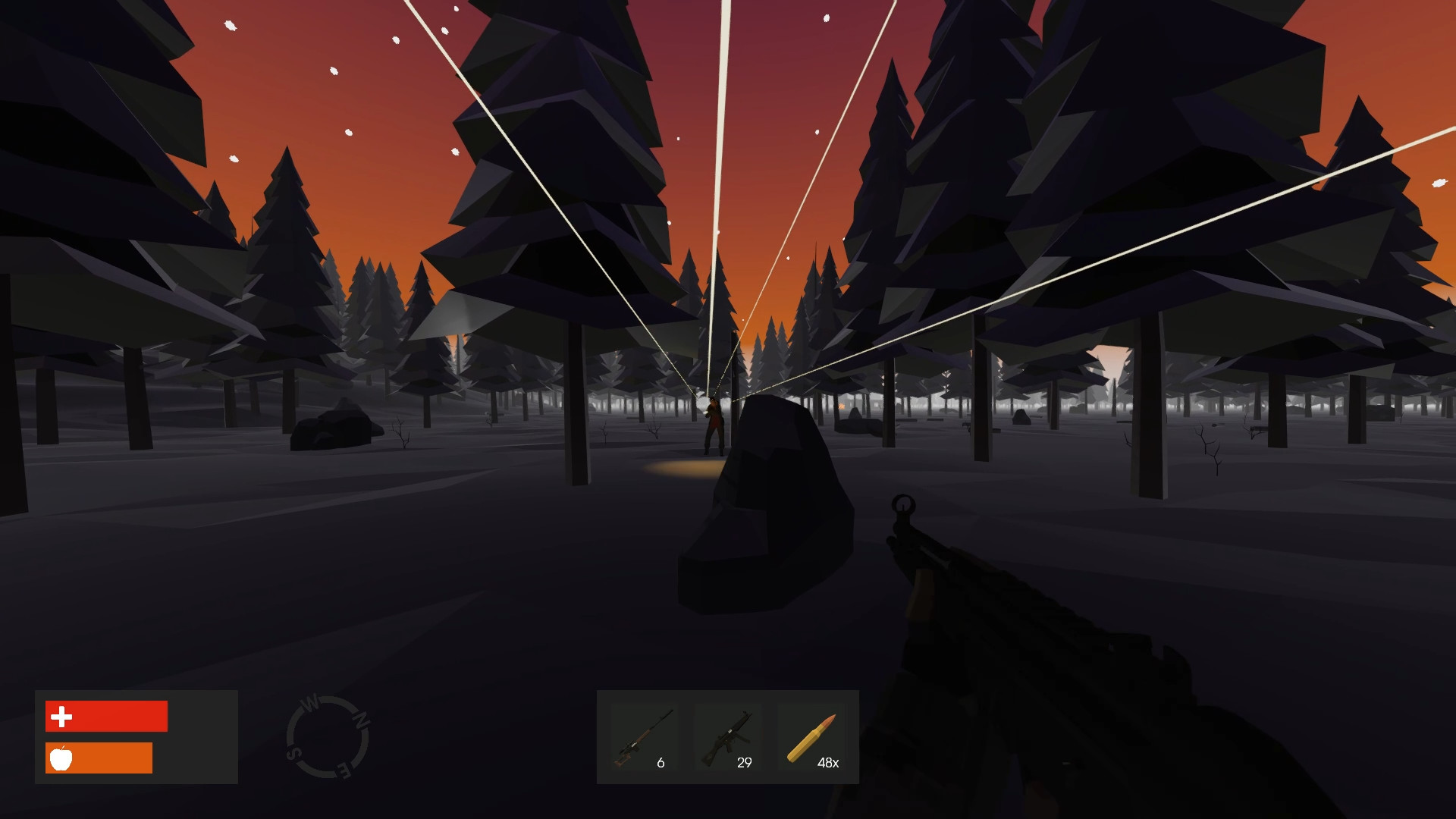Click the middle hotbar slot frame
This screenshot has height=819, width=1456.
click(729, 738)
